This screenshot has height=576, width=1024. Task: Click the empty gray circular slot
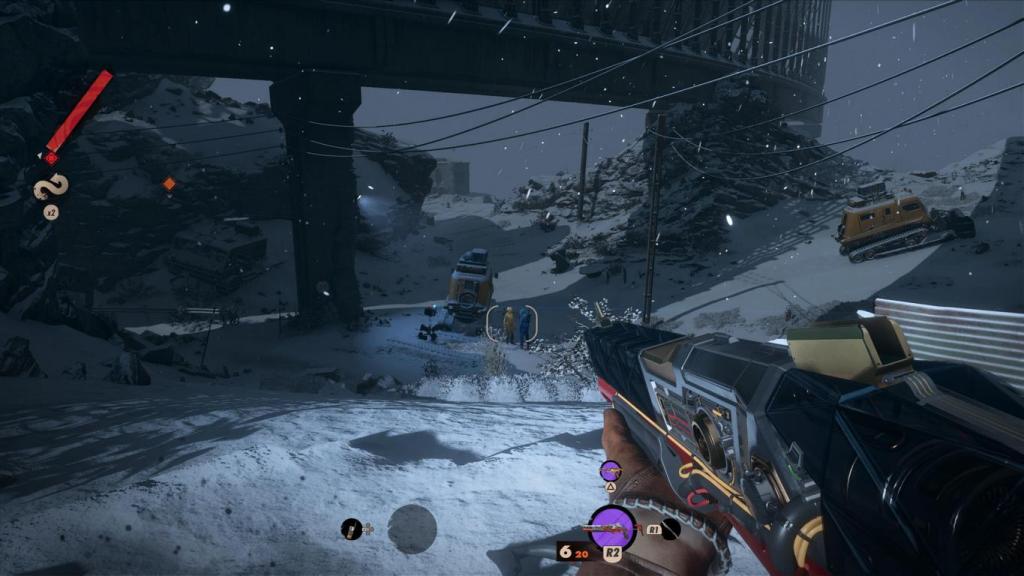(x=412, y=529)
